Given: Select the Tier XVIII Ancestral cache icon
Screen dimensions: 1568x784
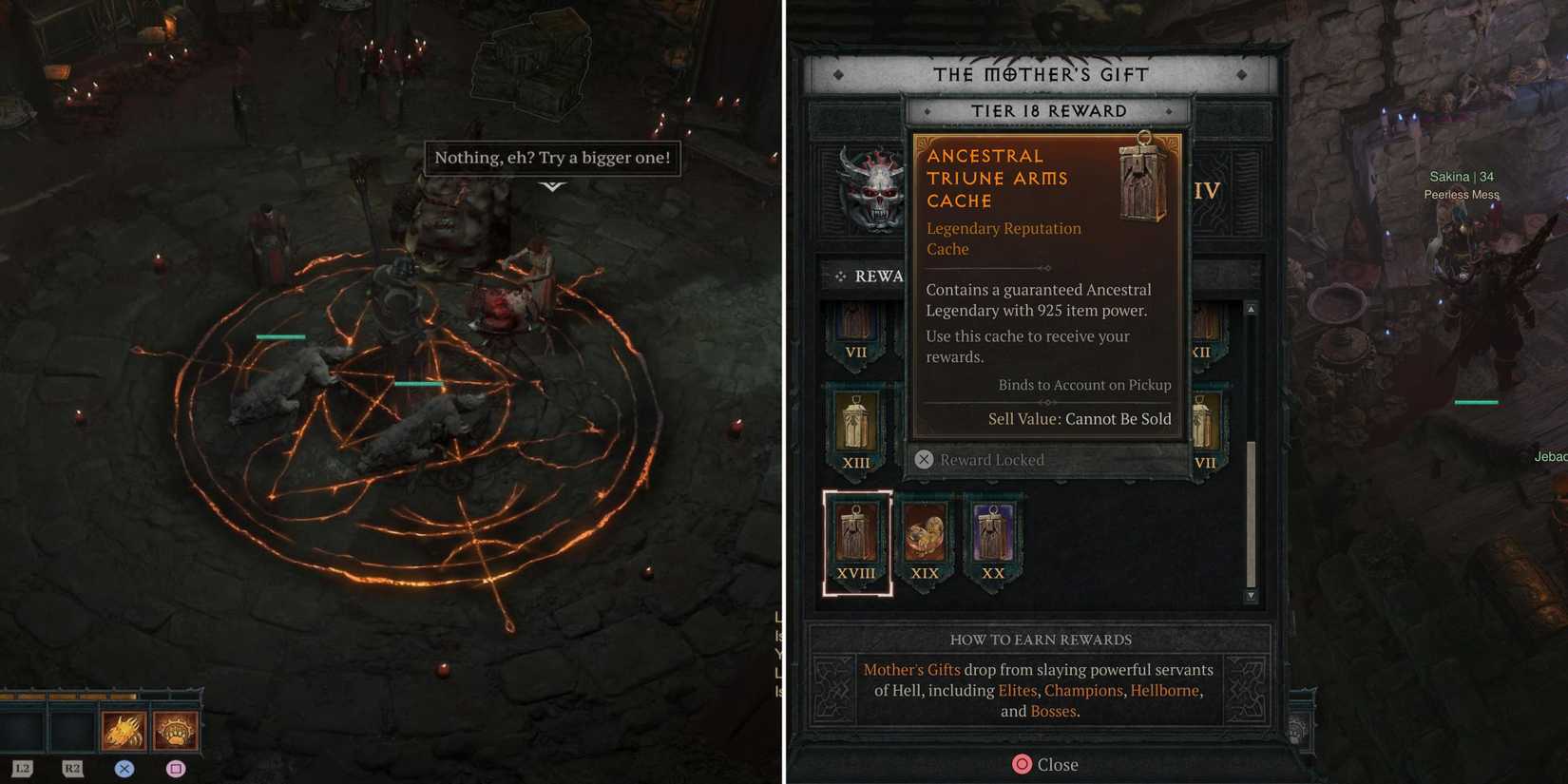Looking at the screenshot, I should coord(857,534).
